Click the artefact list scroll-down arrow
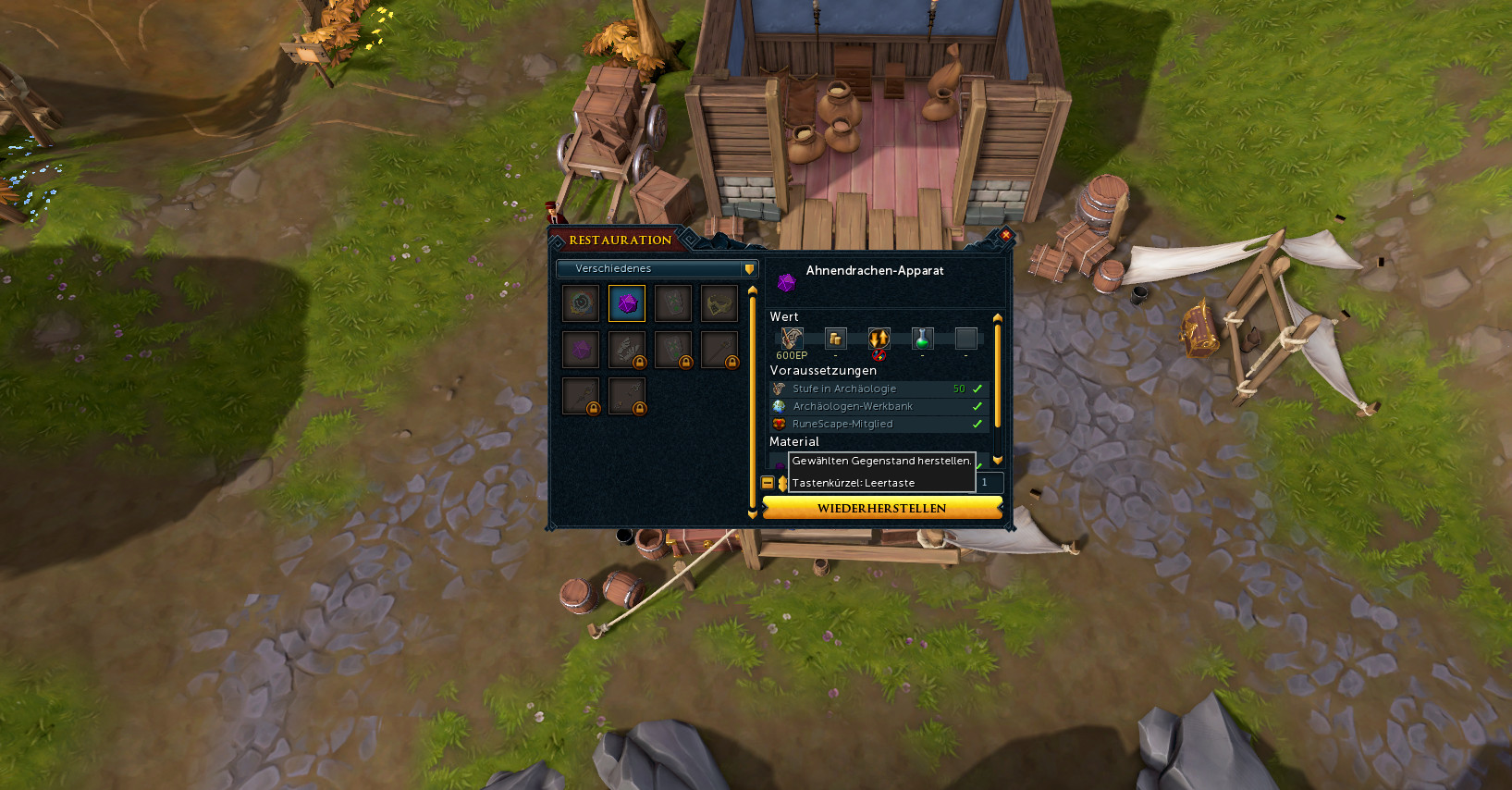The width and height of the screenshot is (1512, 790). [x=752, y=514]
